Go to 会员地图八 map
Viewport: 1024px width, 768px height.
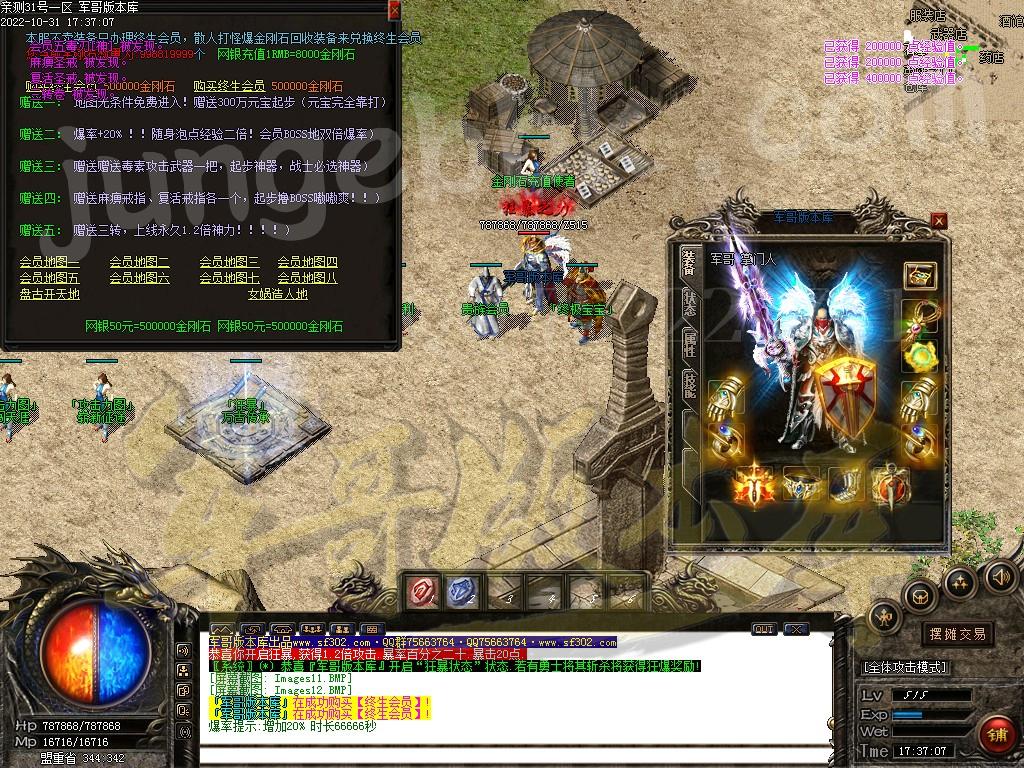[x=307, y=278]
